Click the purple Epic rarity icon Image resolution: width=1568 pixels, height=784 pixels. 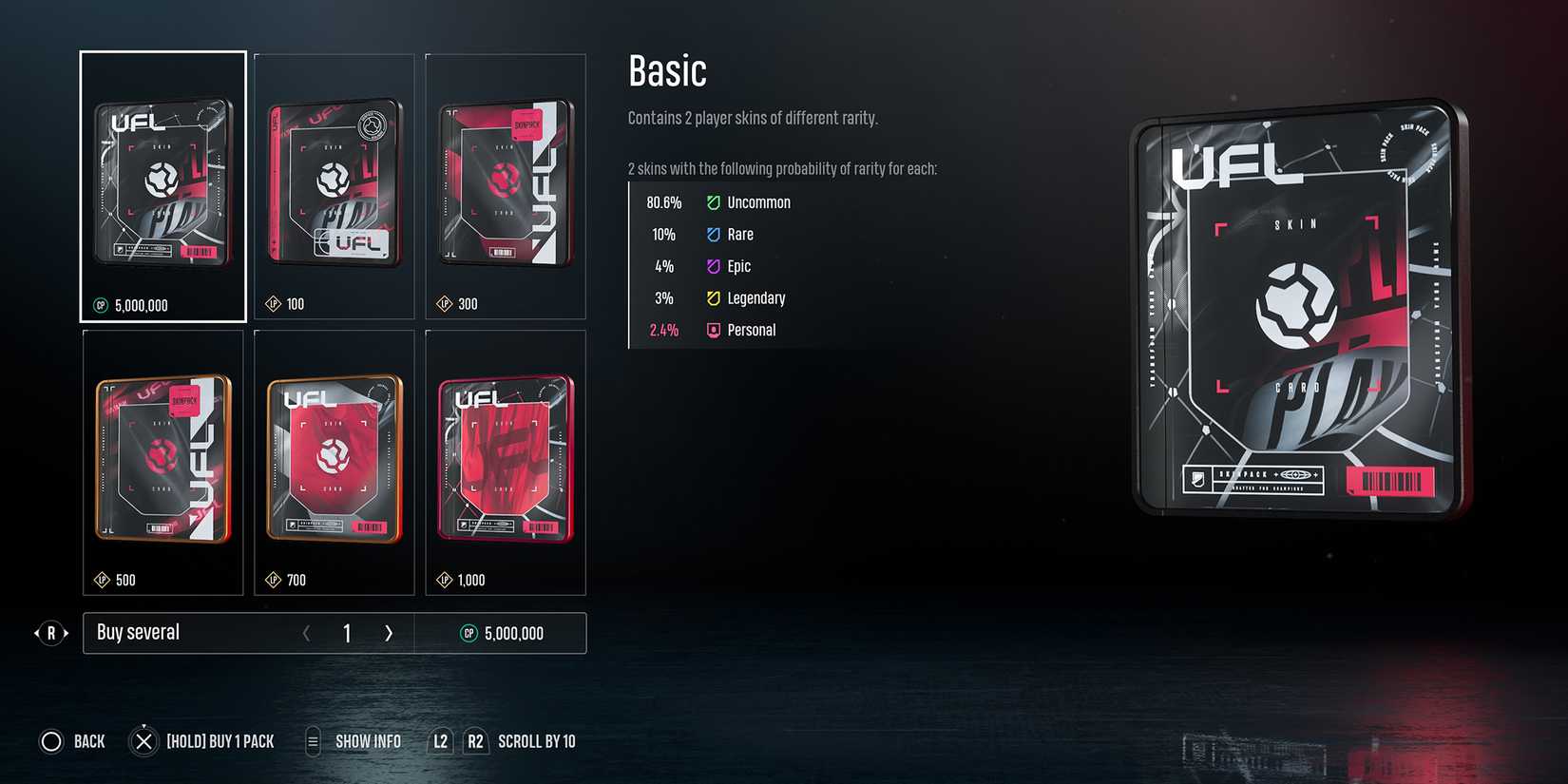click(713, 266)
